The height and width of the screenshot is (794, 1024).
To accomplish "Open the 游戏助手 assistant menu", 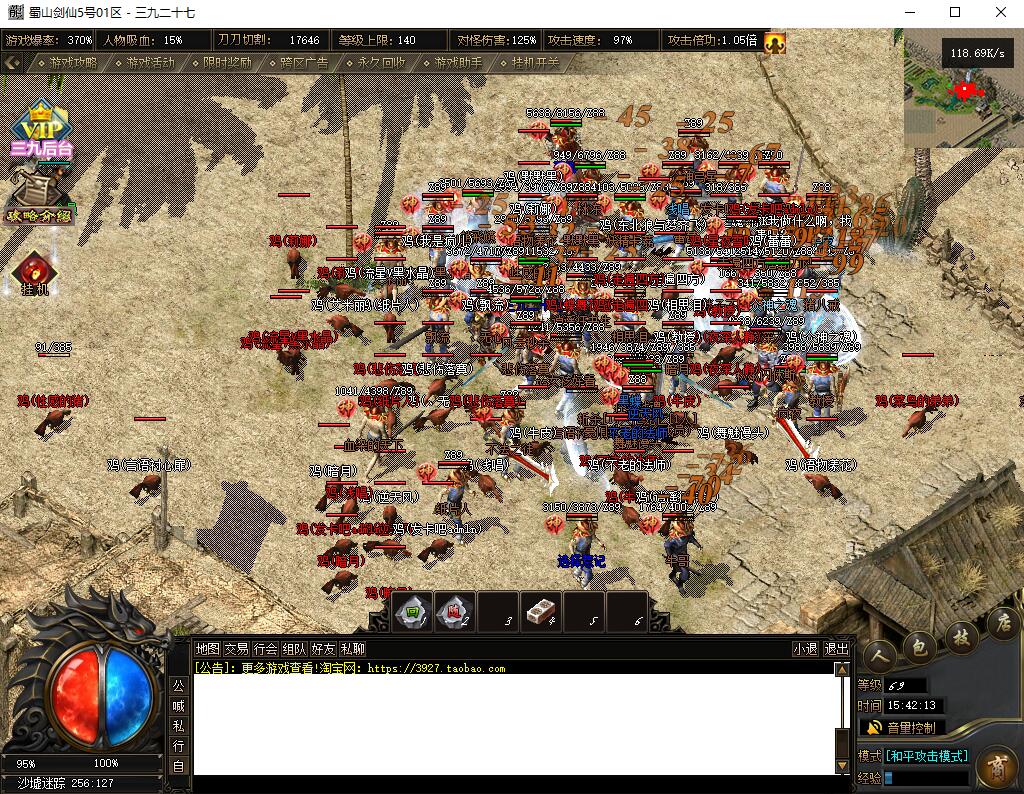I will click(x=458, y=62).
